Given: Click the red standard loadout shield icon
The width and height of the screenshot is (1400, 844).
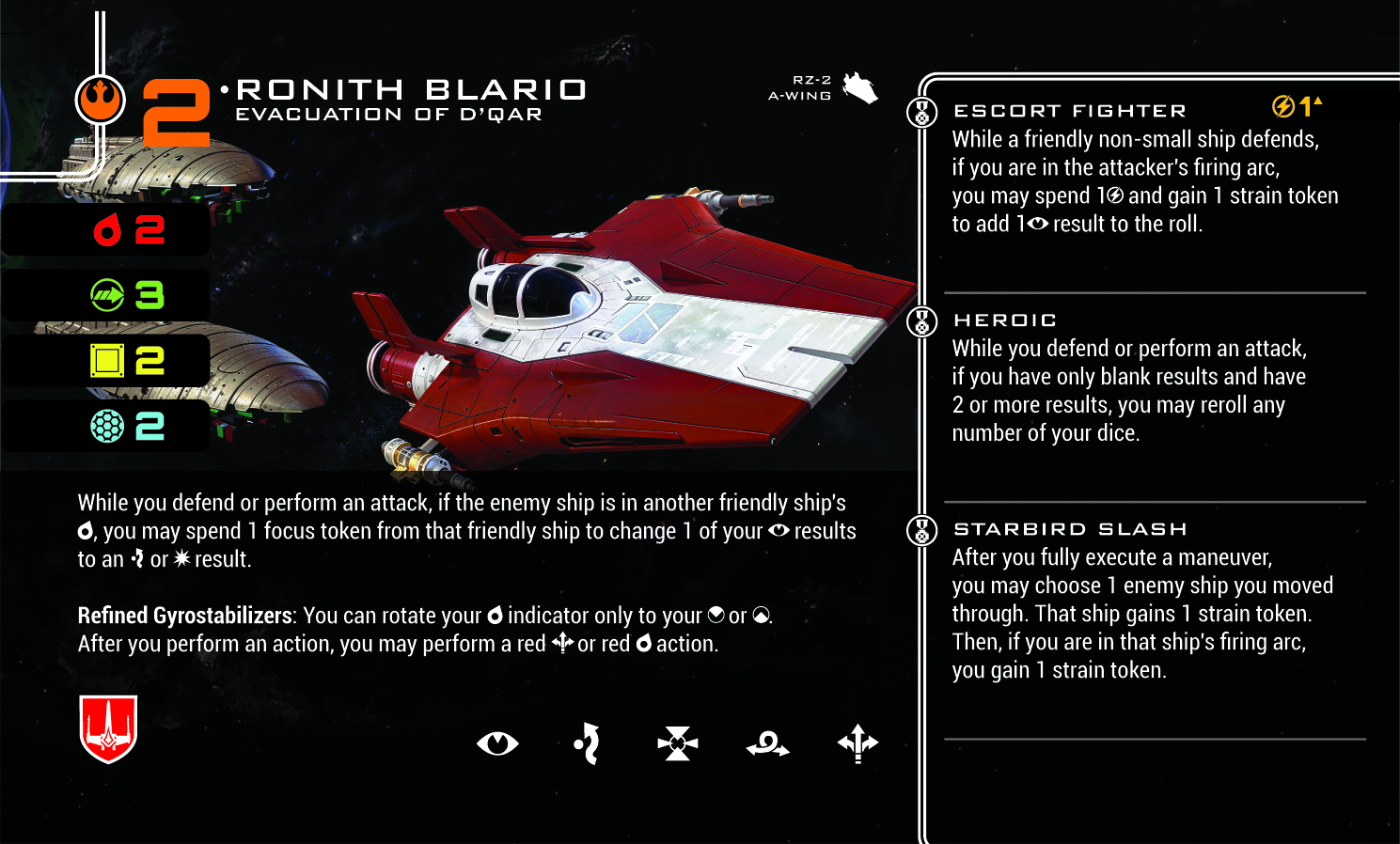Looking at the screenshot, I should pos(109,728).
